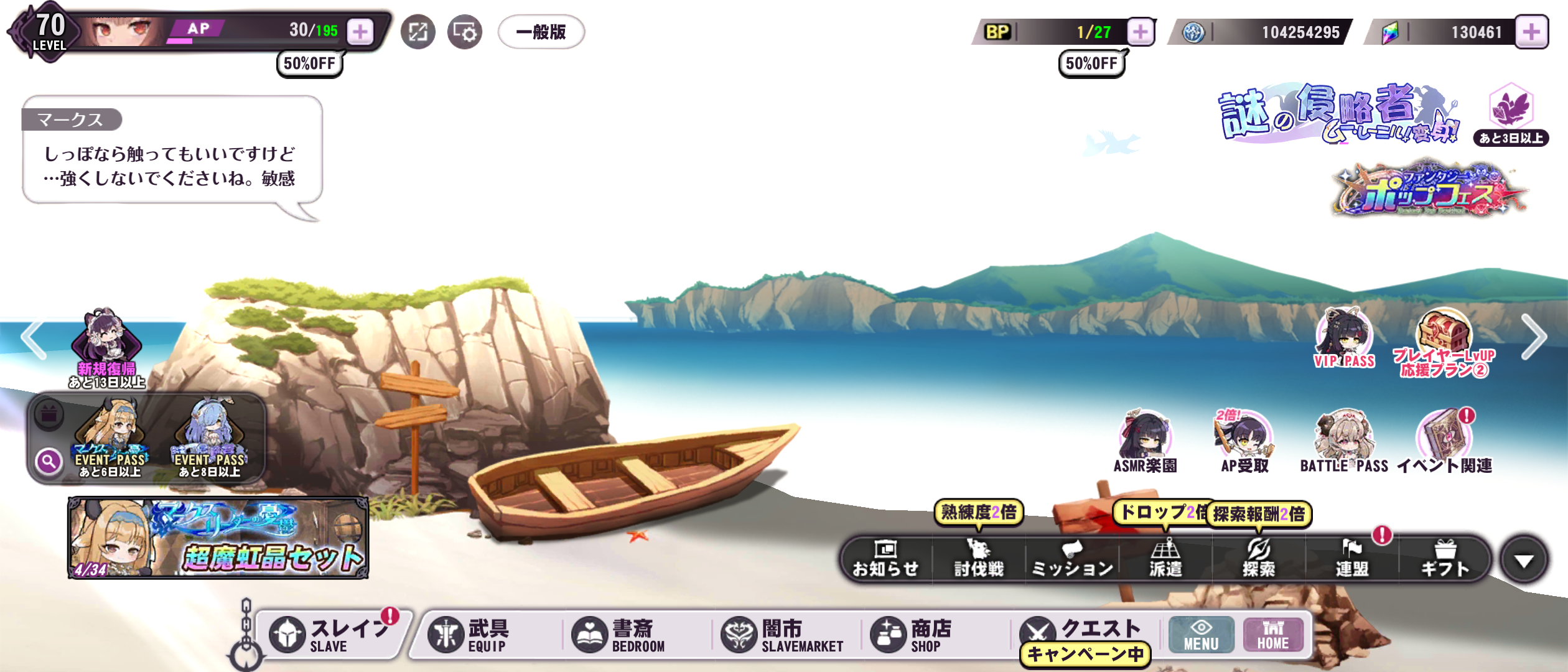Go to 討伐戦 subjugation battle
The image size is (1568, 672).
coord(979,559)
